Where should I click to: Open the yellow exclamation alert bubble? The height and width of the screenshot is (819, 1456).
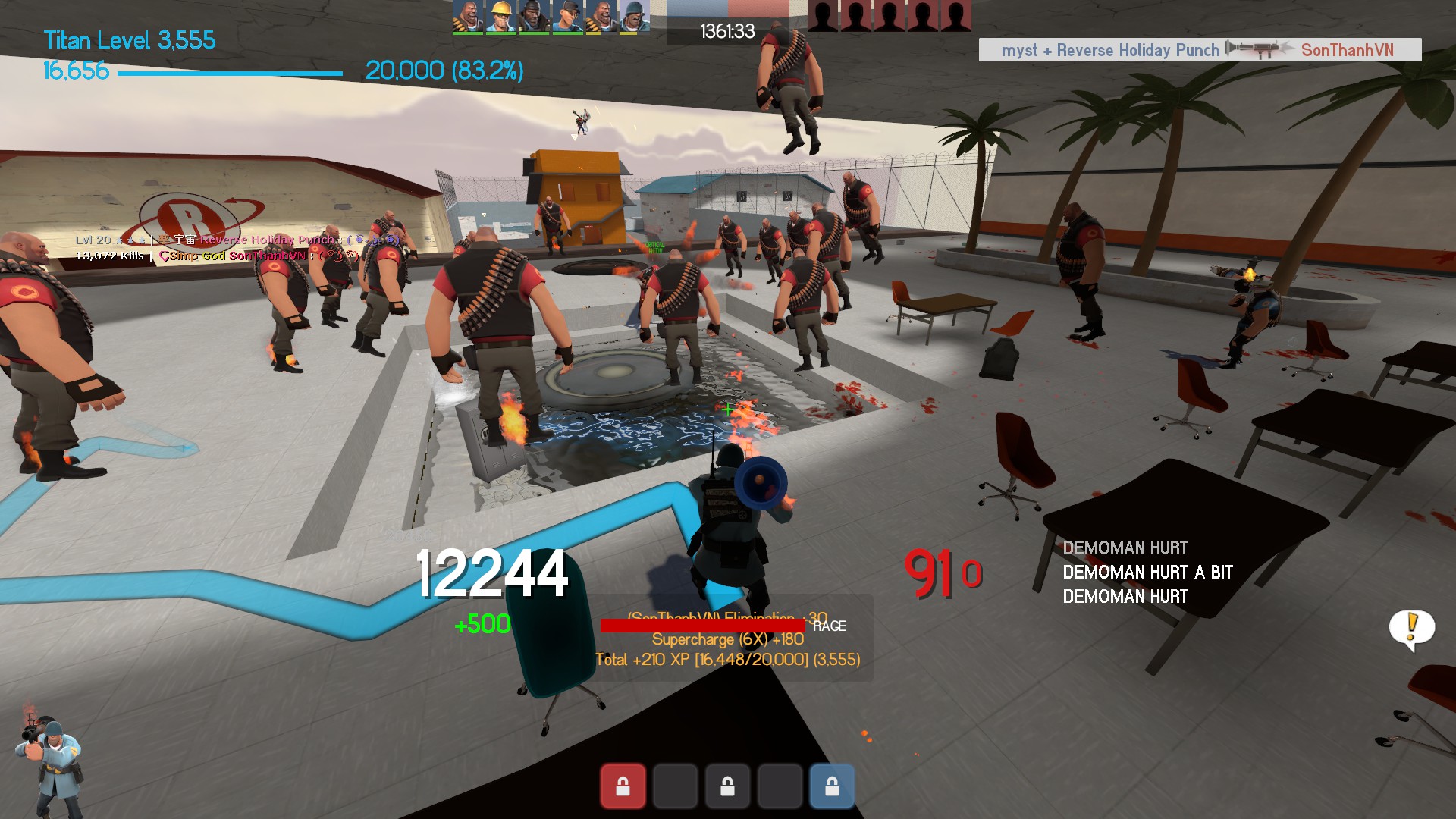1411,629
